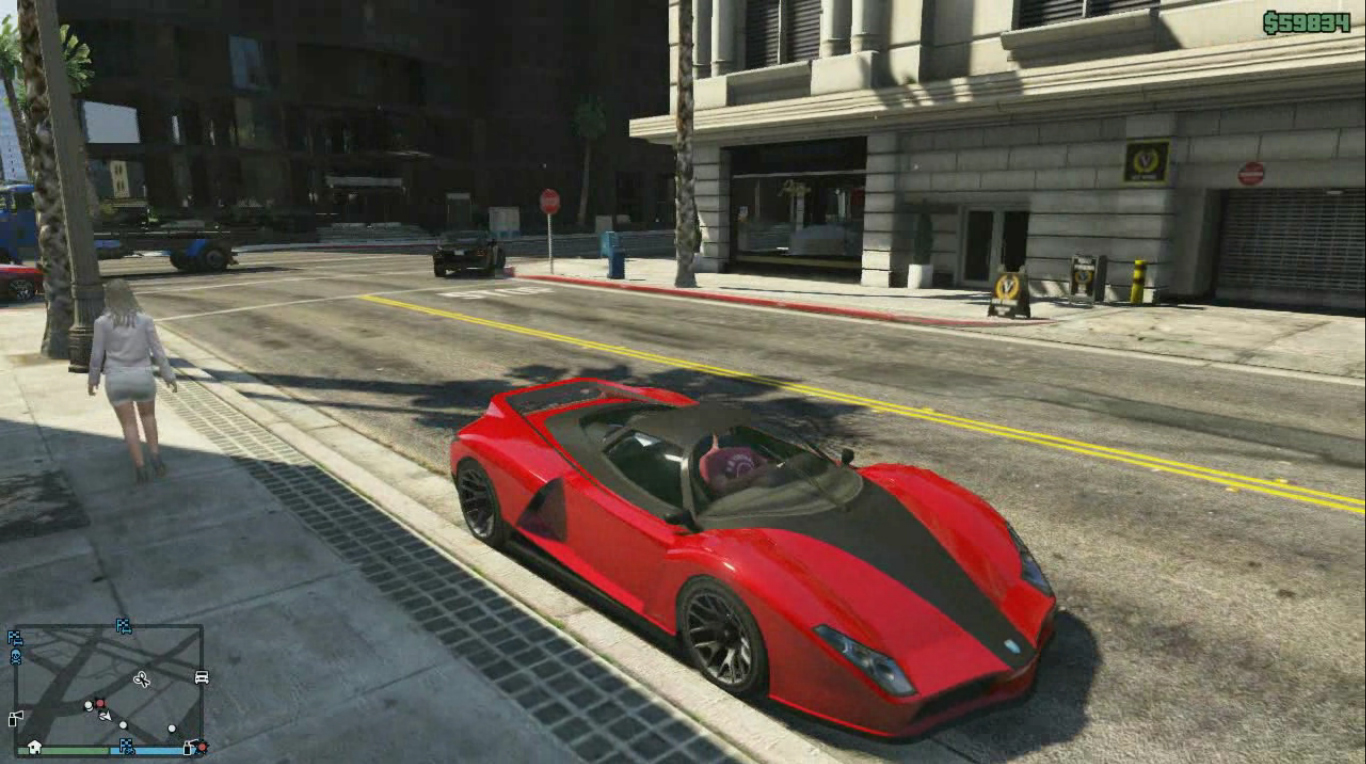This screenshot has height=764, width=1366.
Task: Select the safehouse house blip on minimap
Action: click(x=34, y=746)
